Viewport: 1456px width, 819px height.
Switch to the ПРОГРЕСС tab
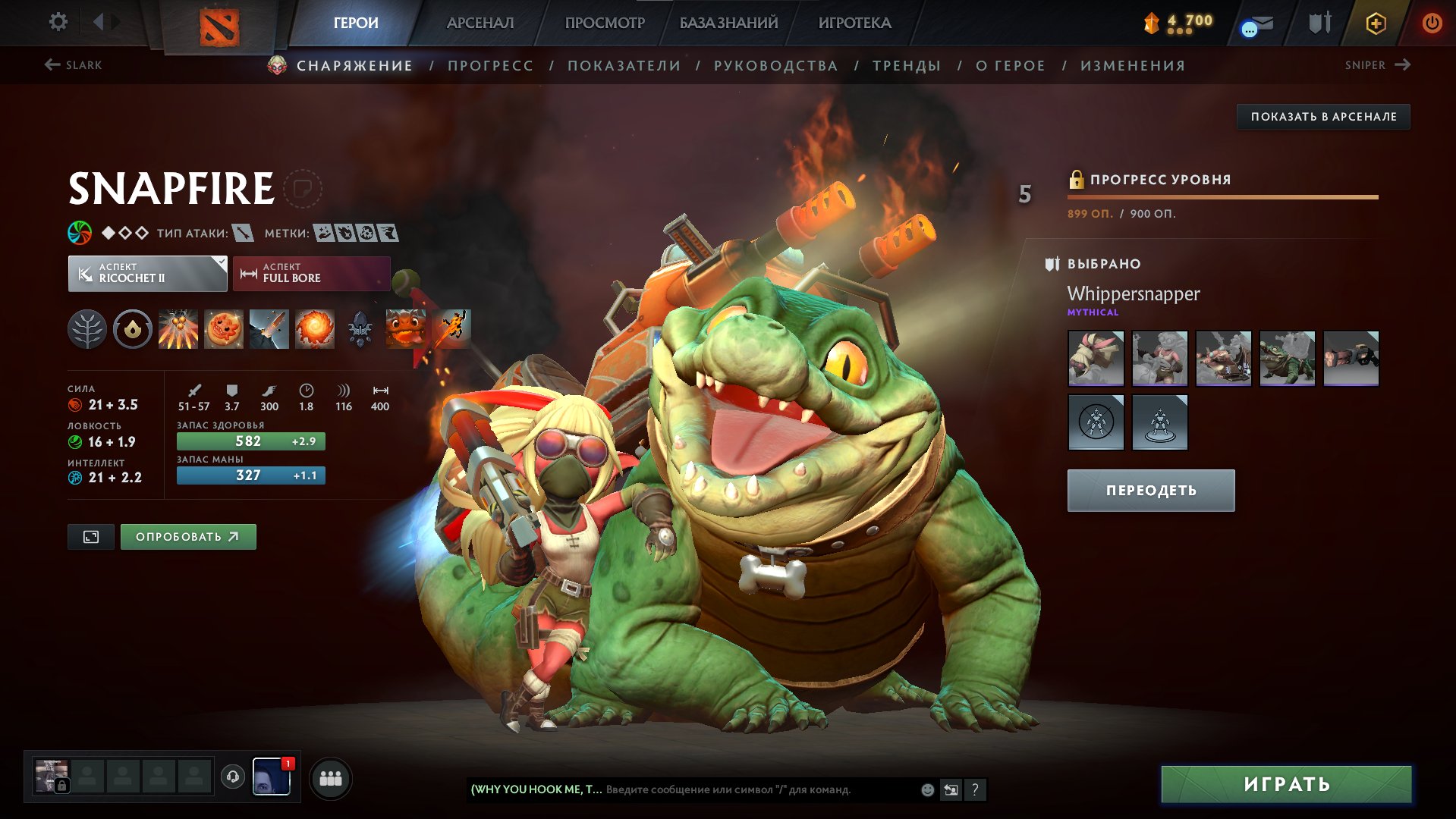[x=489, y=65]
